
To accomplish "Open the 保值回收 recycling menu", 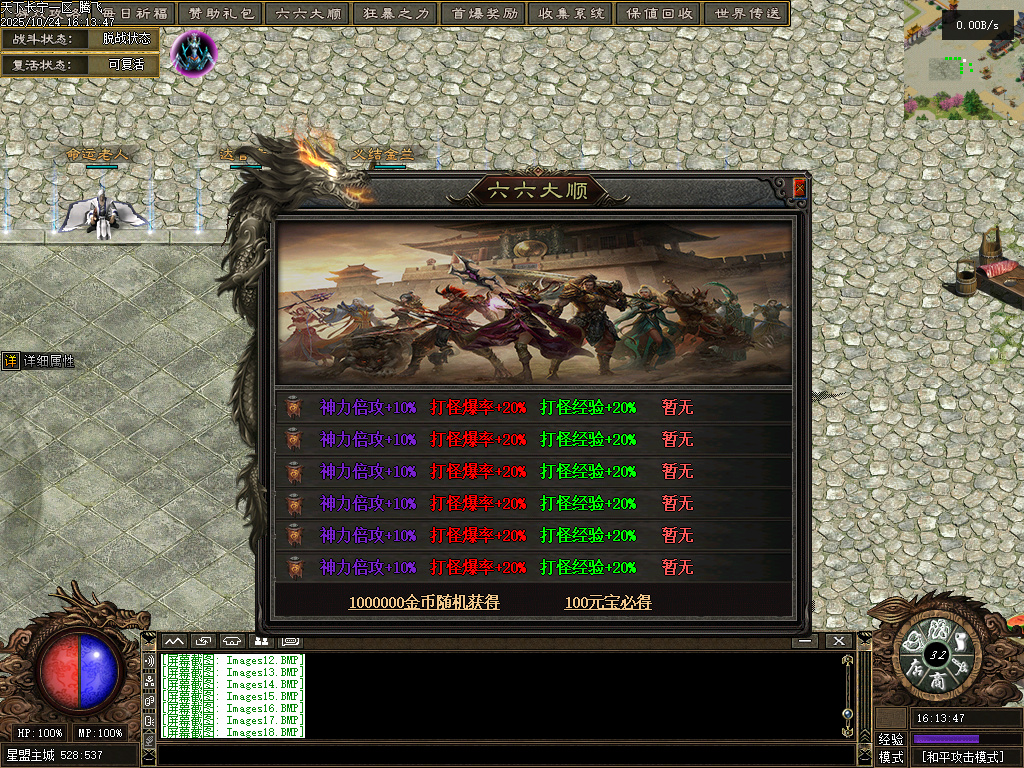I will [659, 14].
